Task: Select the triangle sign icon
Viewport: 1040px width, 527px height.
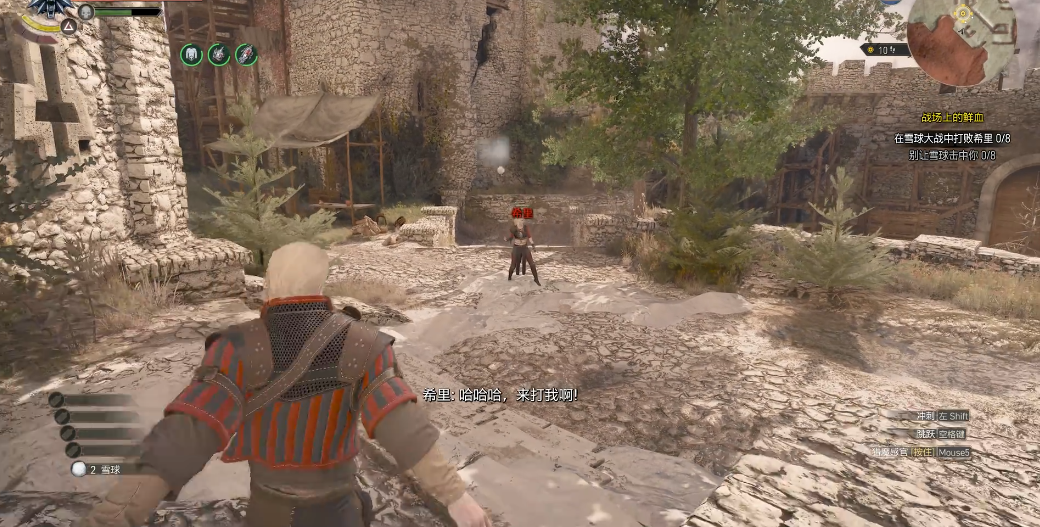Action: point(69,27)
